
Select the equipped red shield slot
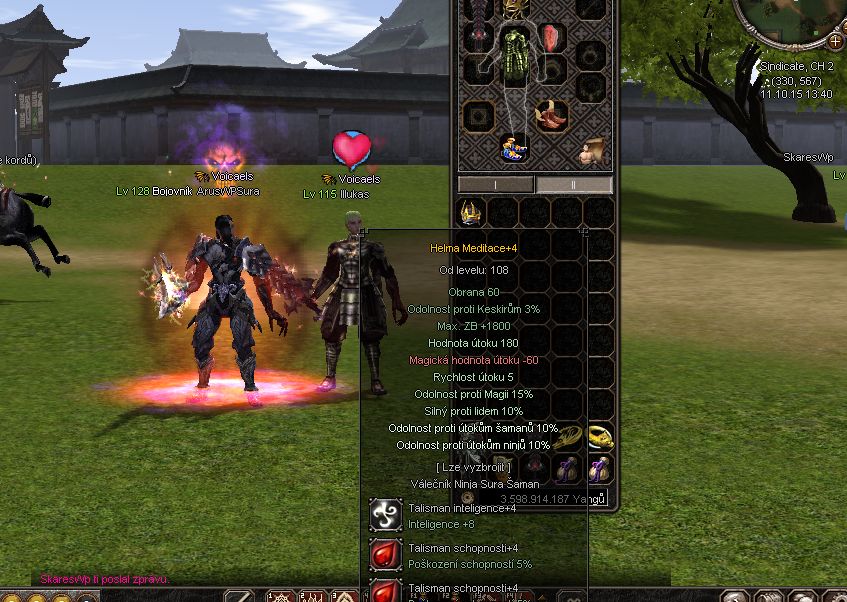click(x=552, y=39)
